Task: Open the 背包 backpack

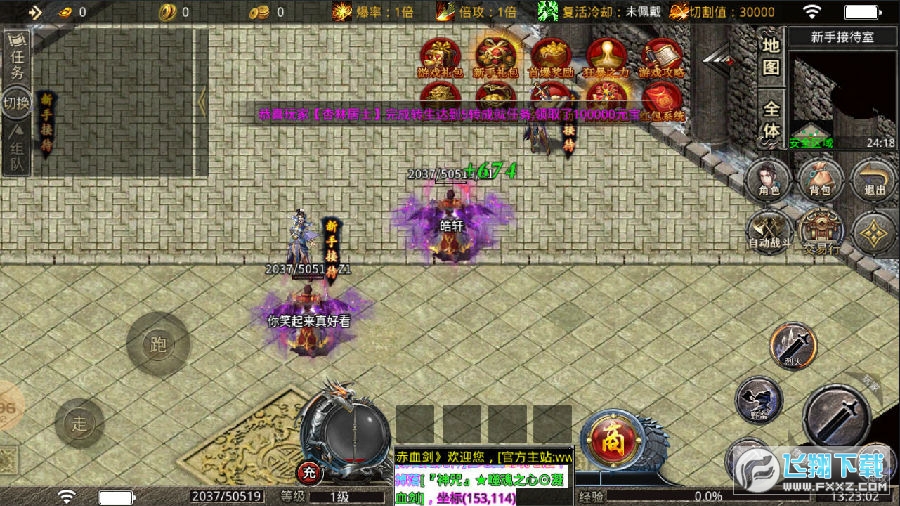Action: click(x=821, y=182)
